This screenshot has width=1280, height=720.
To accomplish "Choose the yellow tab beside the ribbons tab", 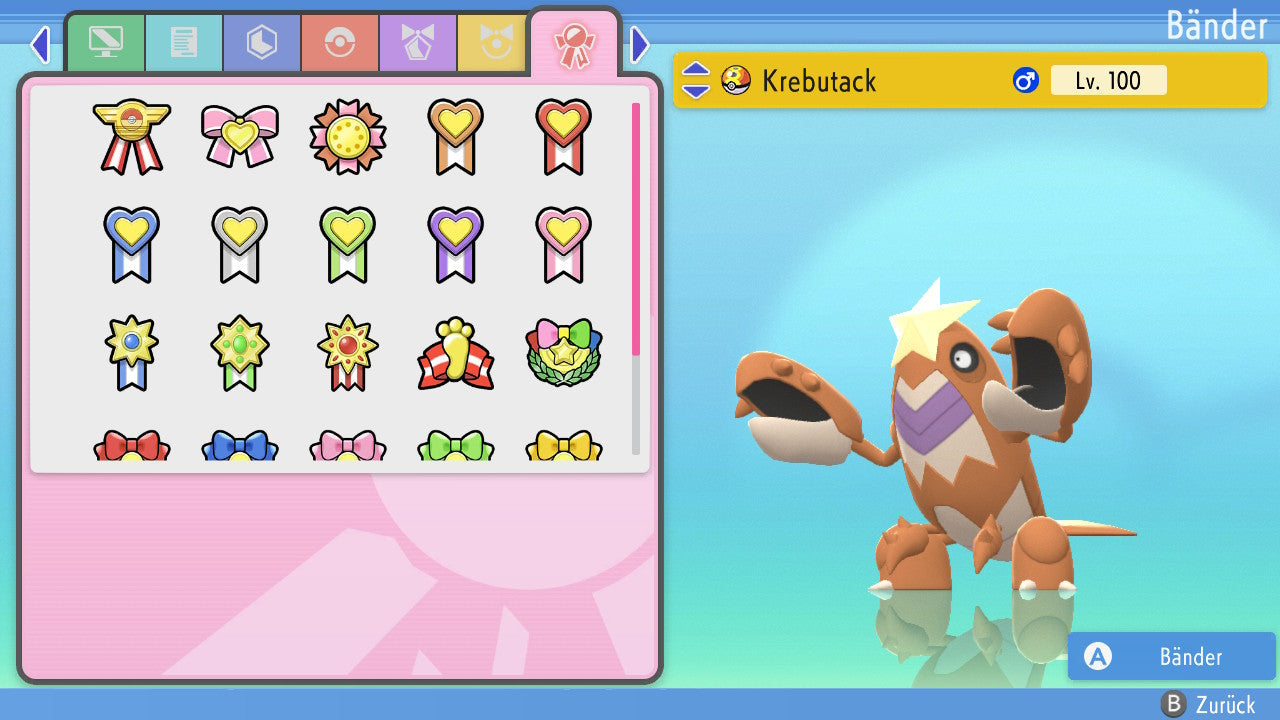I will (493, 42).
